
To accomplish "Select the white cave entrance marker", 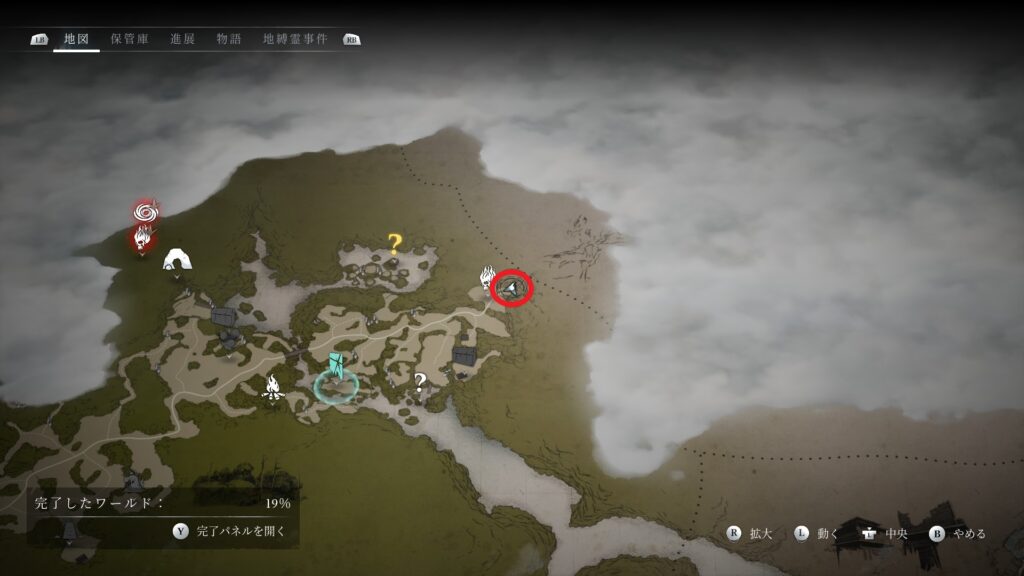I will tap(177, 259).
